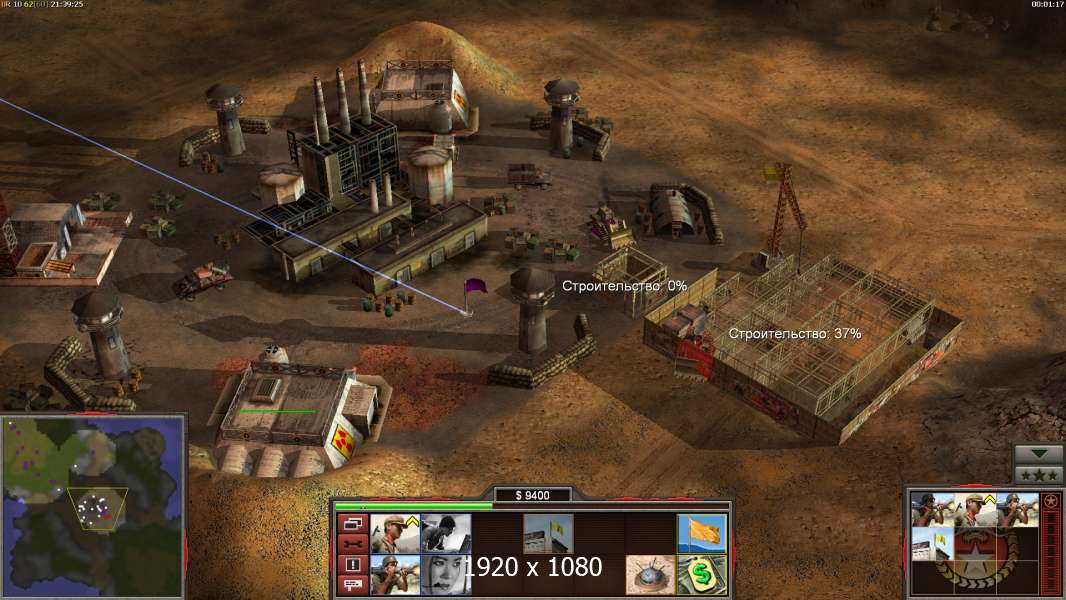Open the General's three-star powers button
The height and width of the screenshot is (600, 1066).
(x=1039, y=475)
